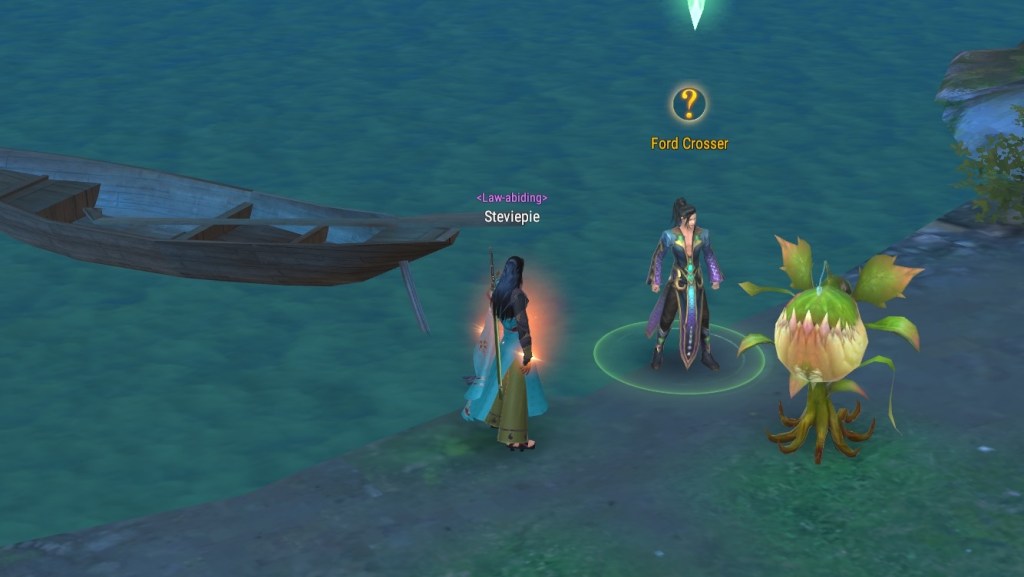Select the Steviepie player nameplate
Screen dimensions: 1024x577
click(511, 216)
